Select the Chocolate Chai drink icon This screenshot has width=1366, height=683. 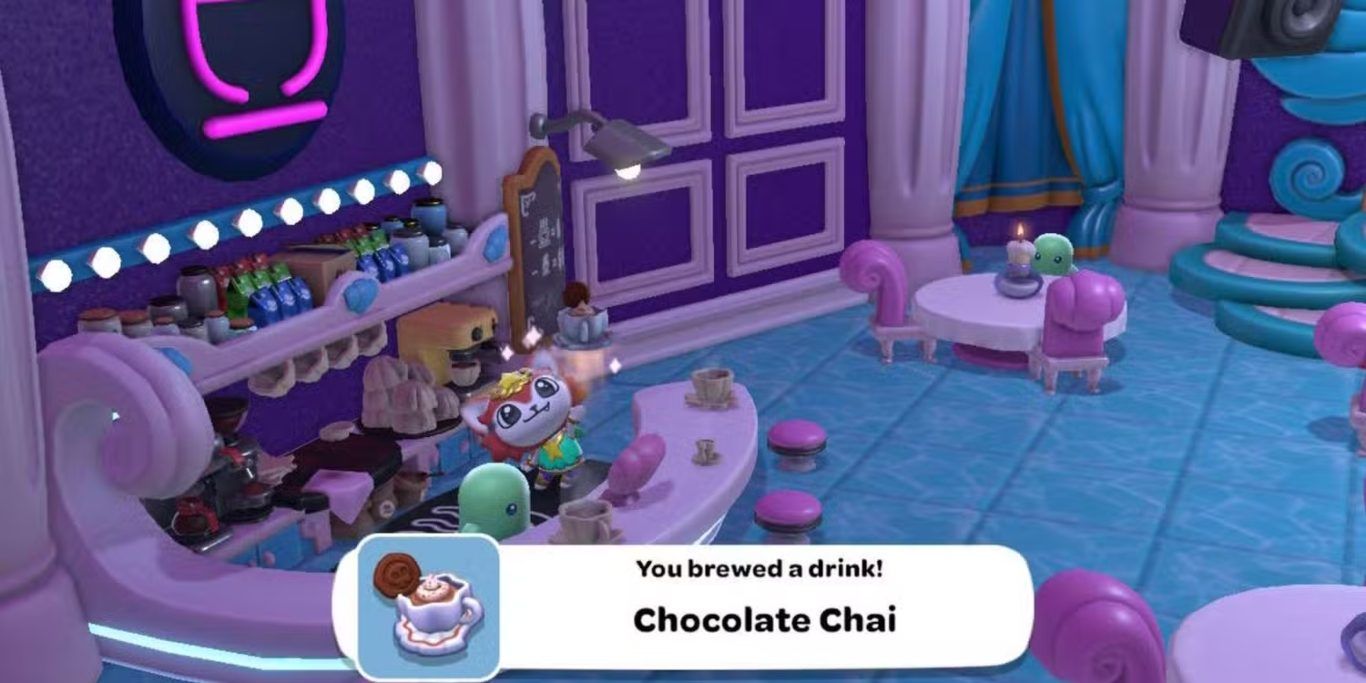[x=429, y=606]
